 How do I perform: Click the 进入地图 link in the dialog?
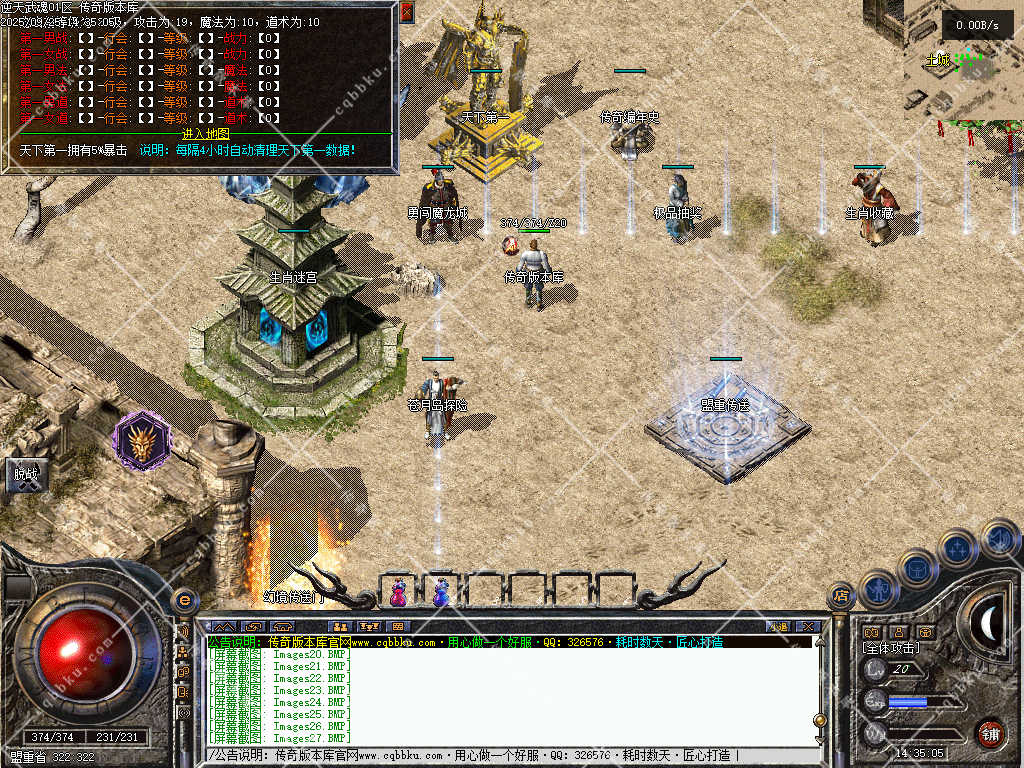click(206, 134)
